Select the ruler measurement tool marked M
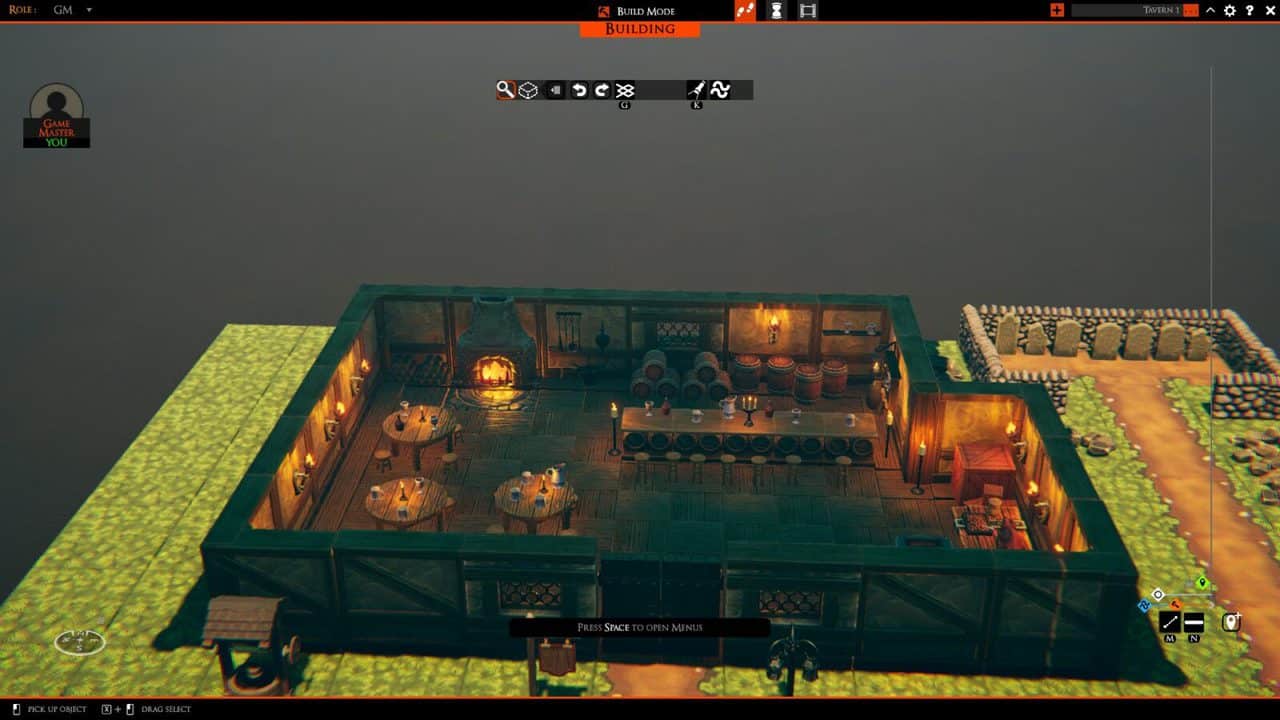Viewport: 1280px width, 720px height. [x=1170, y=621]
